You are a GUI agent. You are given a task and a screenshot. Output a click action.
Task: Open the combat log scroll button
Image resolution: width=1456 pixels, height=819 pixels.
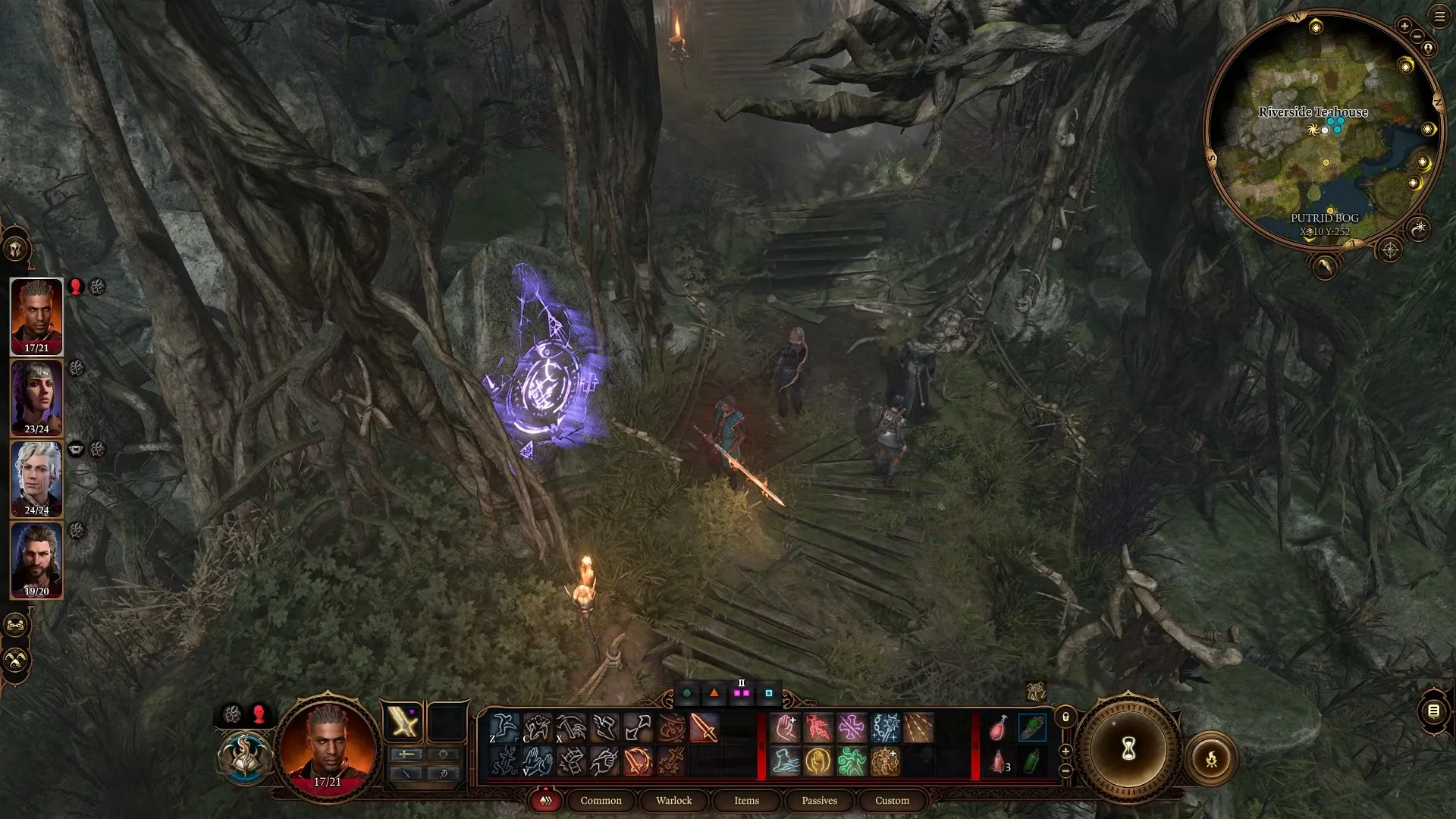[1433, 711]
